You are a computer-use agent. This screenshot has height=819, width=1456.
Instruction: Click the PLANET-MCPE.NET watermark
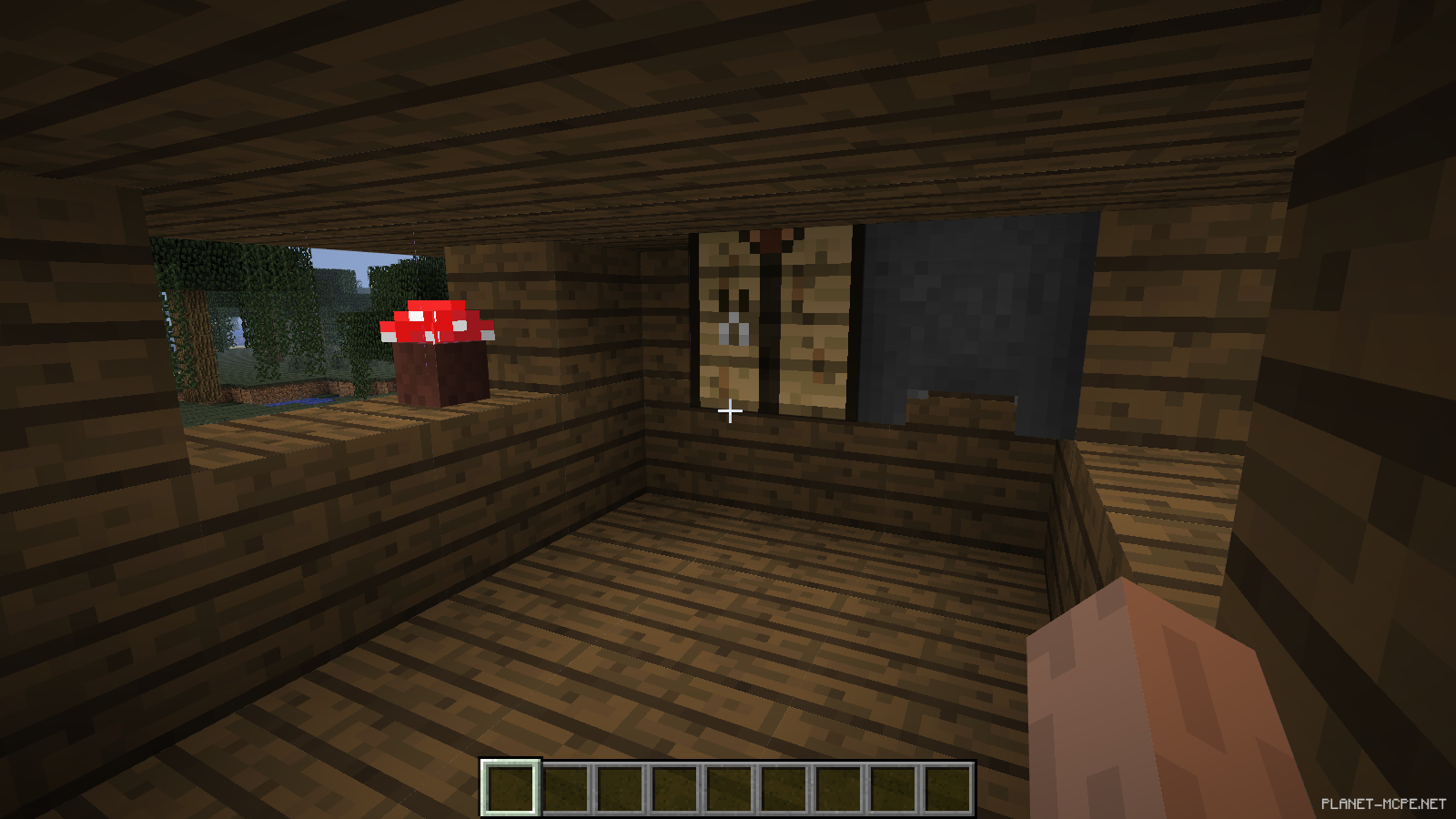[1380, 803]
